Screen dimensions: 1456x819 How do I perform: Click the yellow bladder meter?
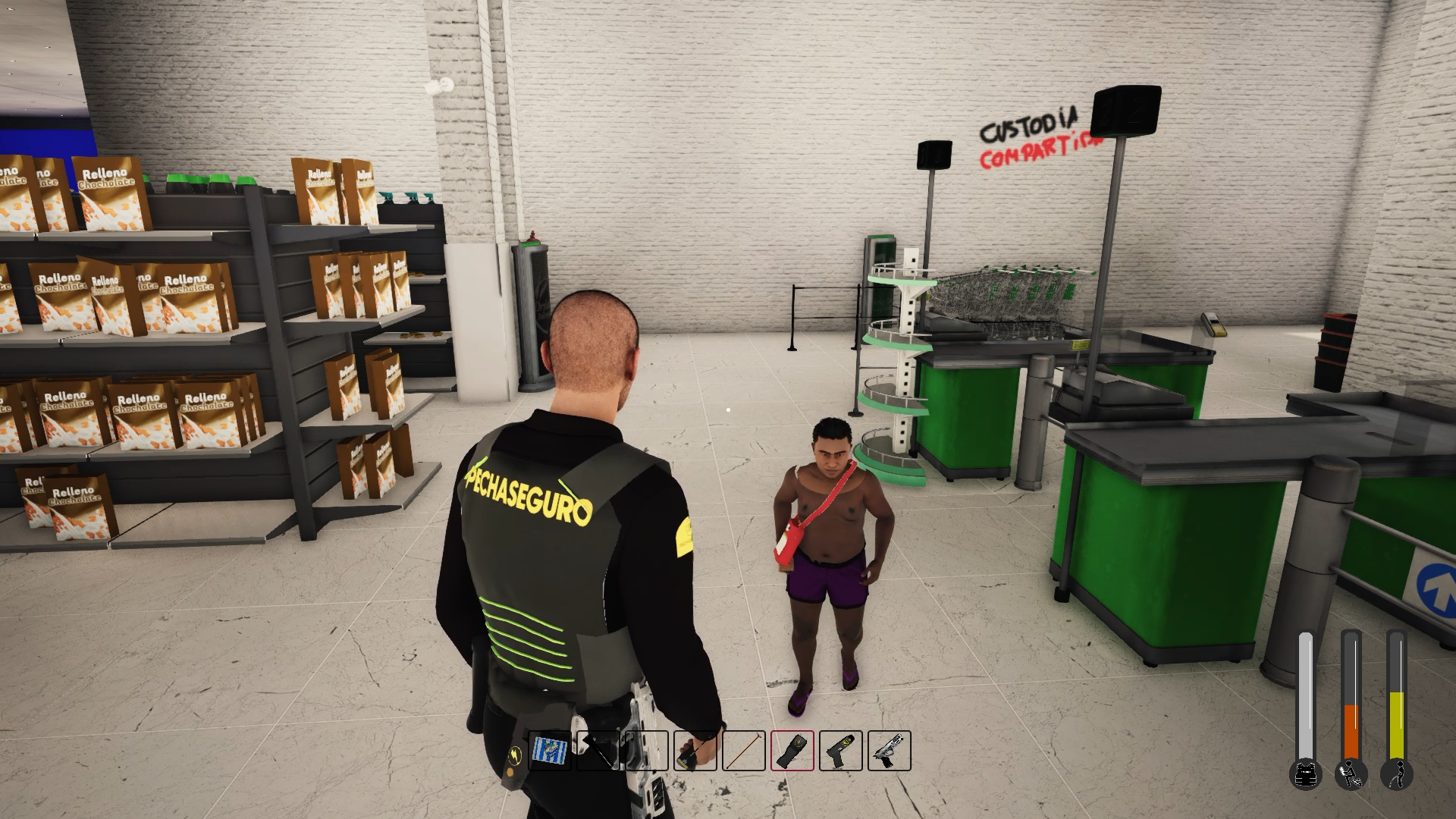coord(1397,724)
